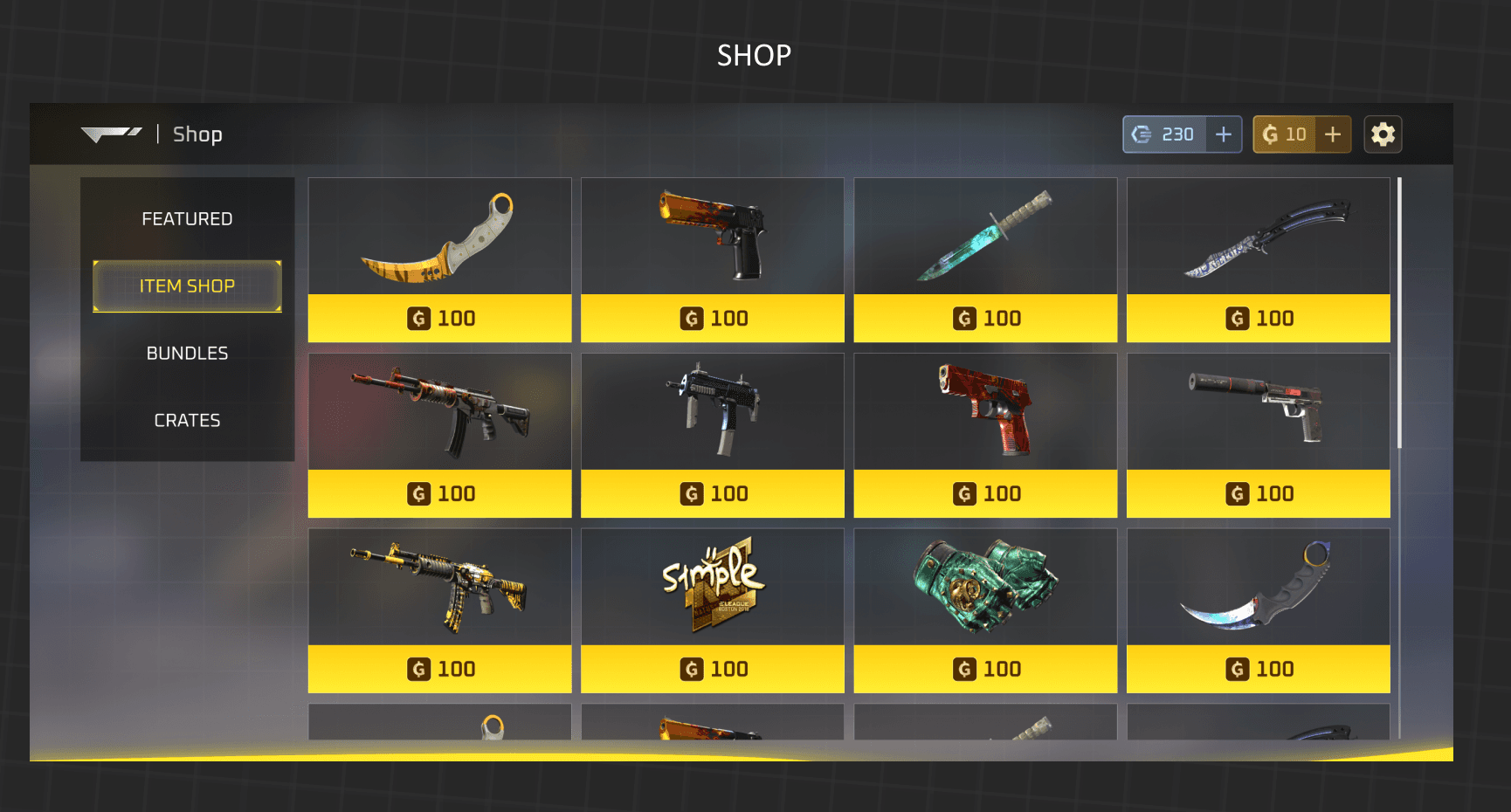Switch to the Bundles category
Viewport: 1511px width, 812px height.
pyautogui.click(x=187, y=354)
